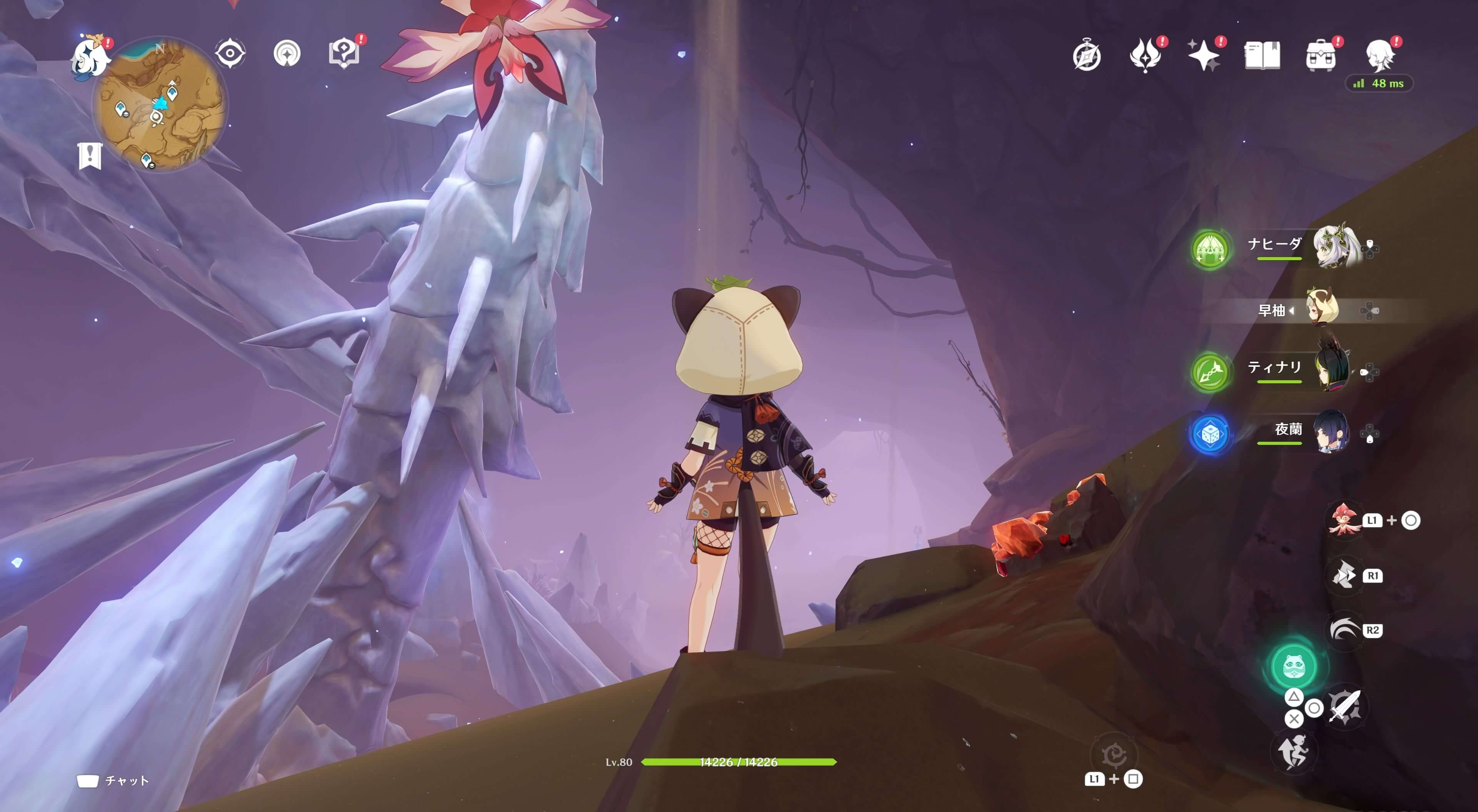Open the book archive icon

pyautogui.click(x=1262, y=56)
